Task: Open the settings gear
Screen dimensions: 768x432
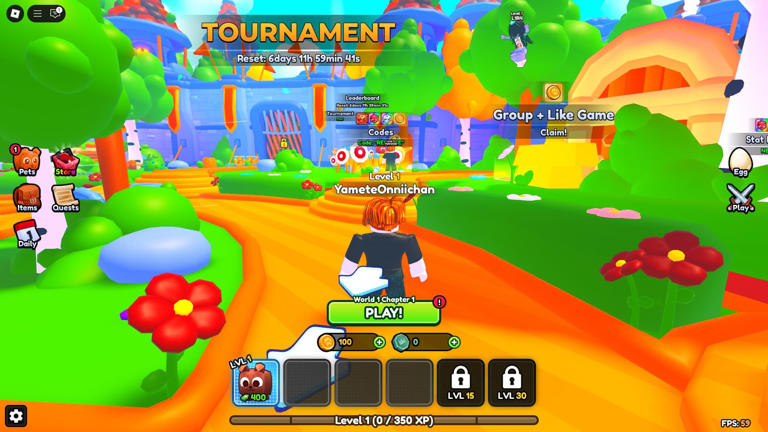Action: click(x=16, y=415)
